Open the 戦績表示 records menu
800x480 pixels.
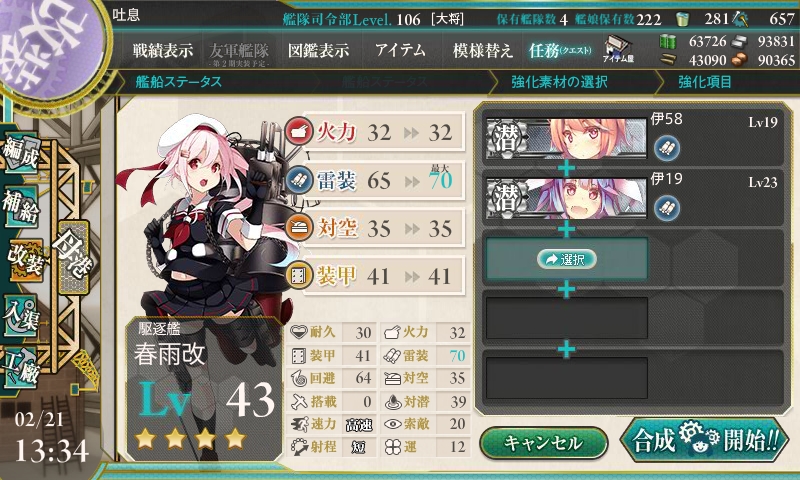[x=163, y=50]
